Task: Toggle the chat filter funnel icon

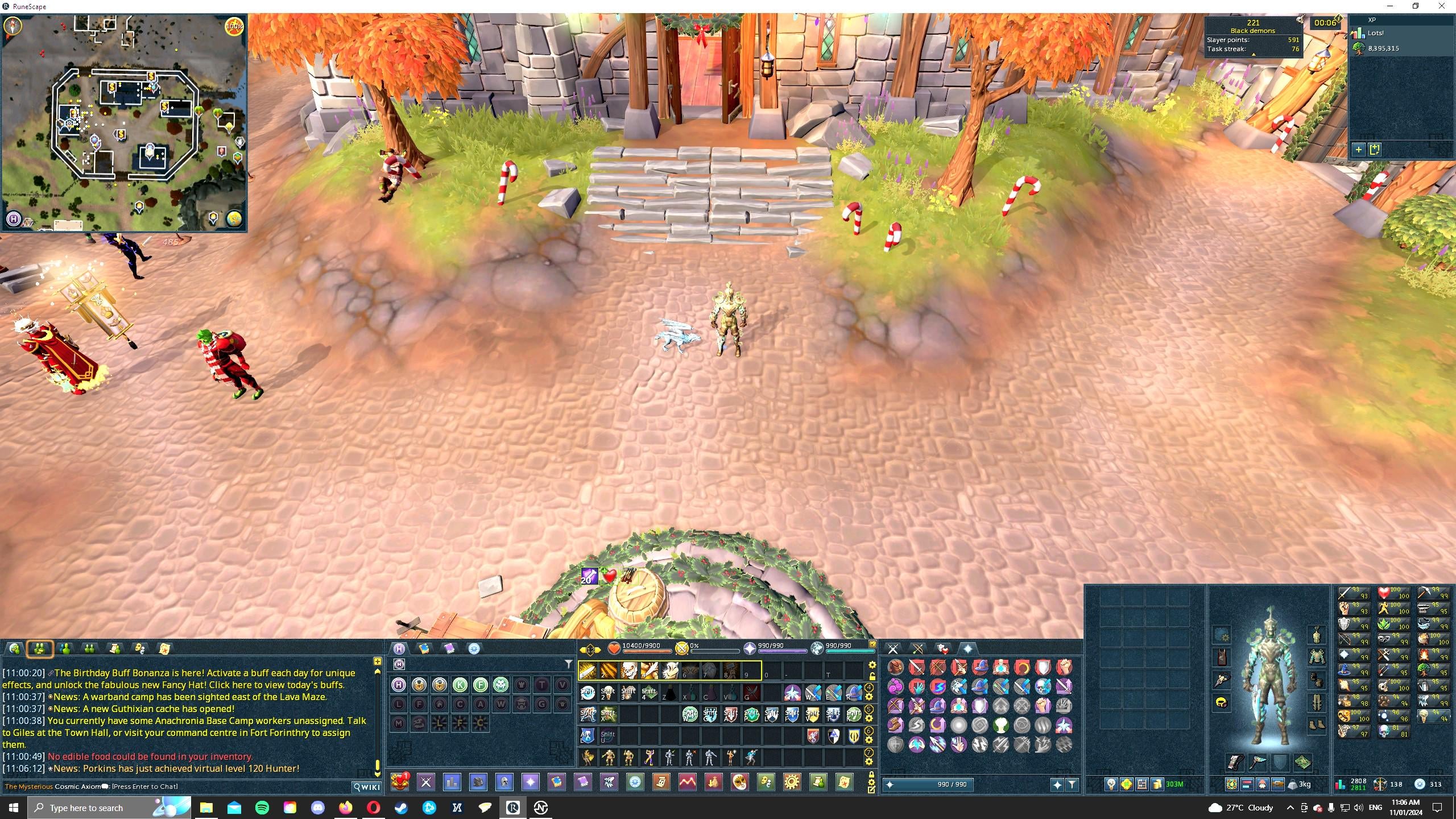Action: [568, 663]
